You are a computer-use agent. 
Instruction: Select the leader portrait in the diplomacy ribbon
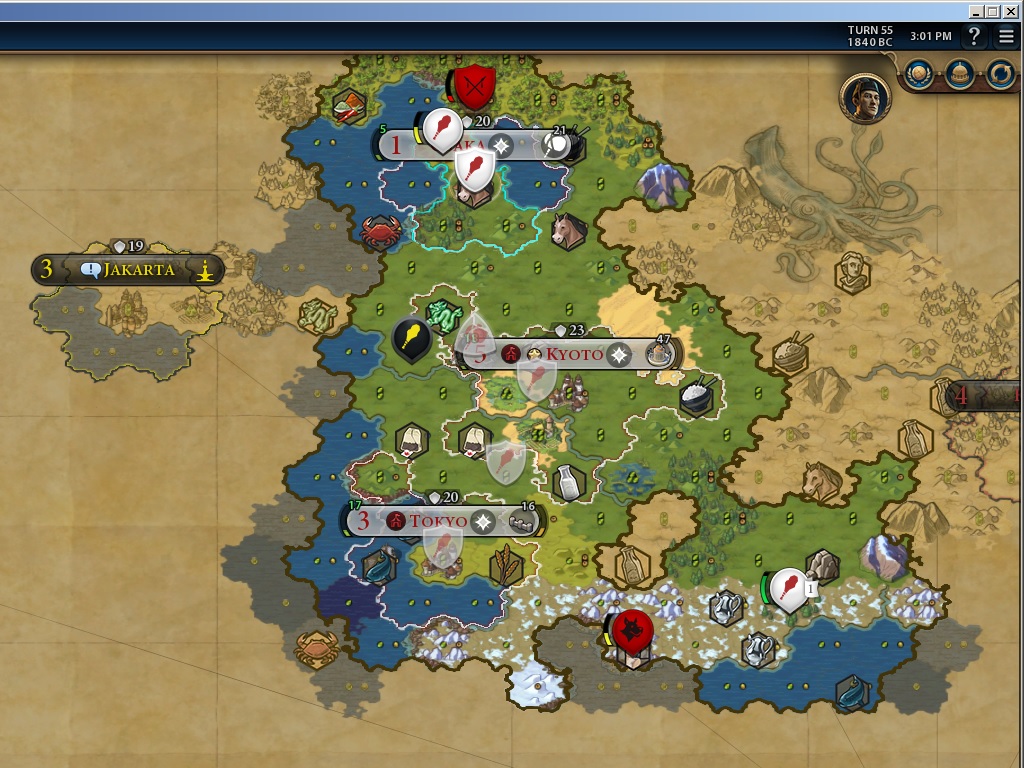pos(865,98)
